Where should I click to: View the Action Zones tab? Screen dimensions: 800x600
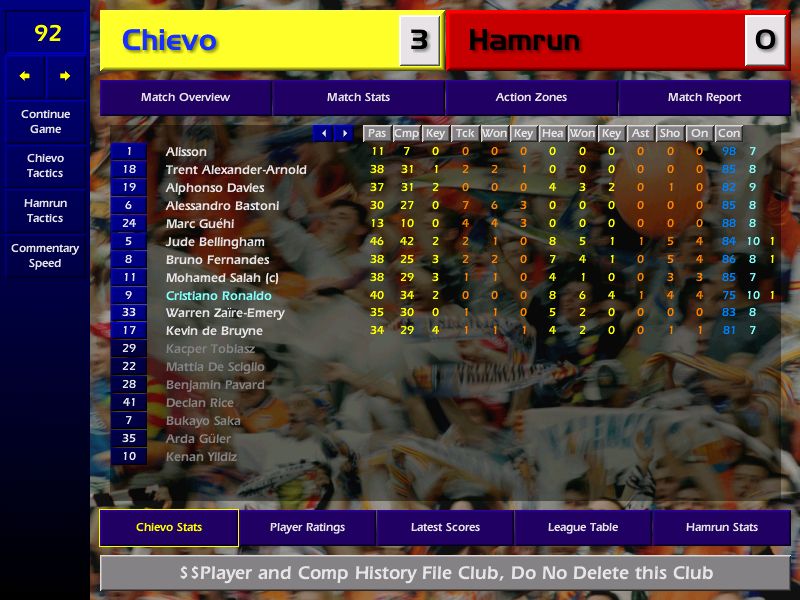coord(531,98)
